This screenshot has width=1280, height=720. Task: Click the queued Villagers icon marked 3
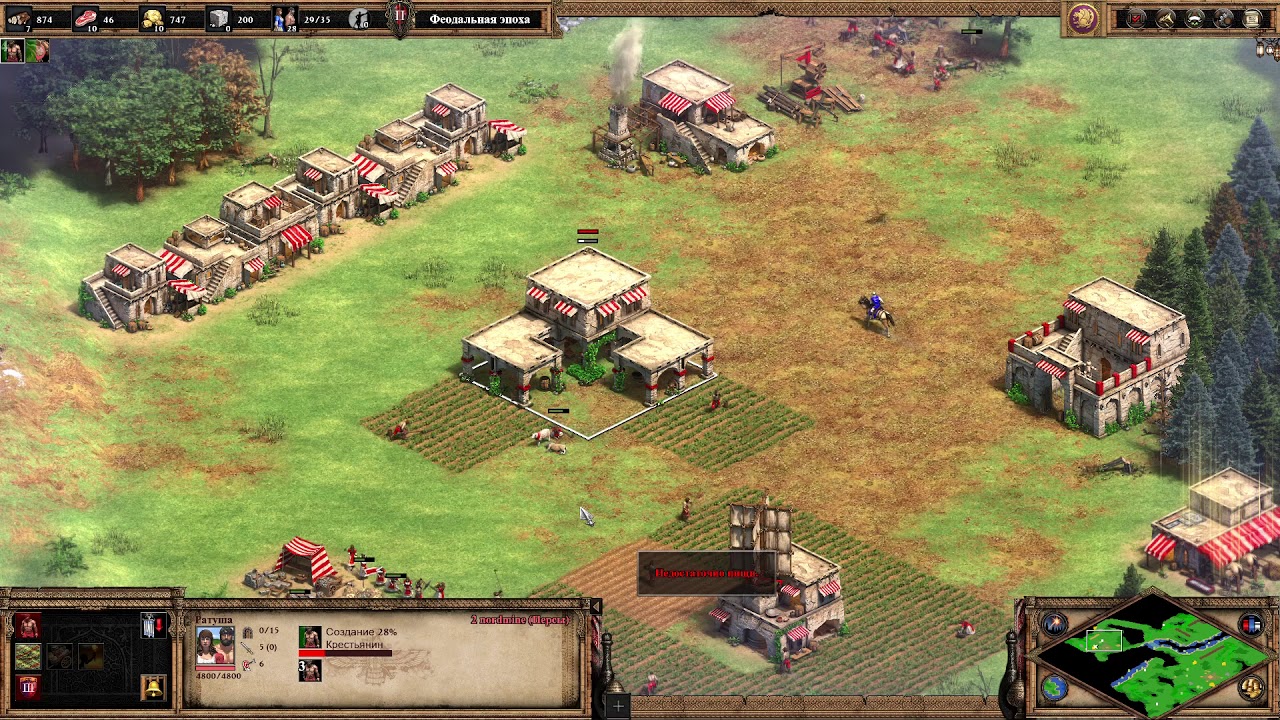[x=310, y=670]
